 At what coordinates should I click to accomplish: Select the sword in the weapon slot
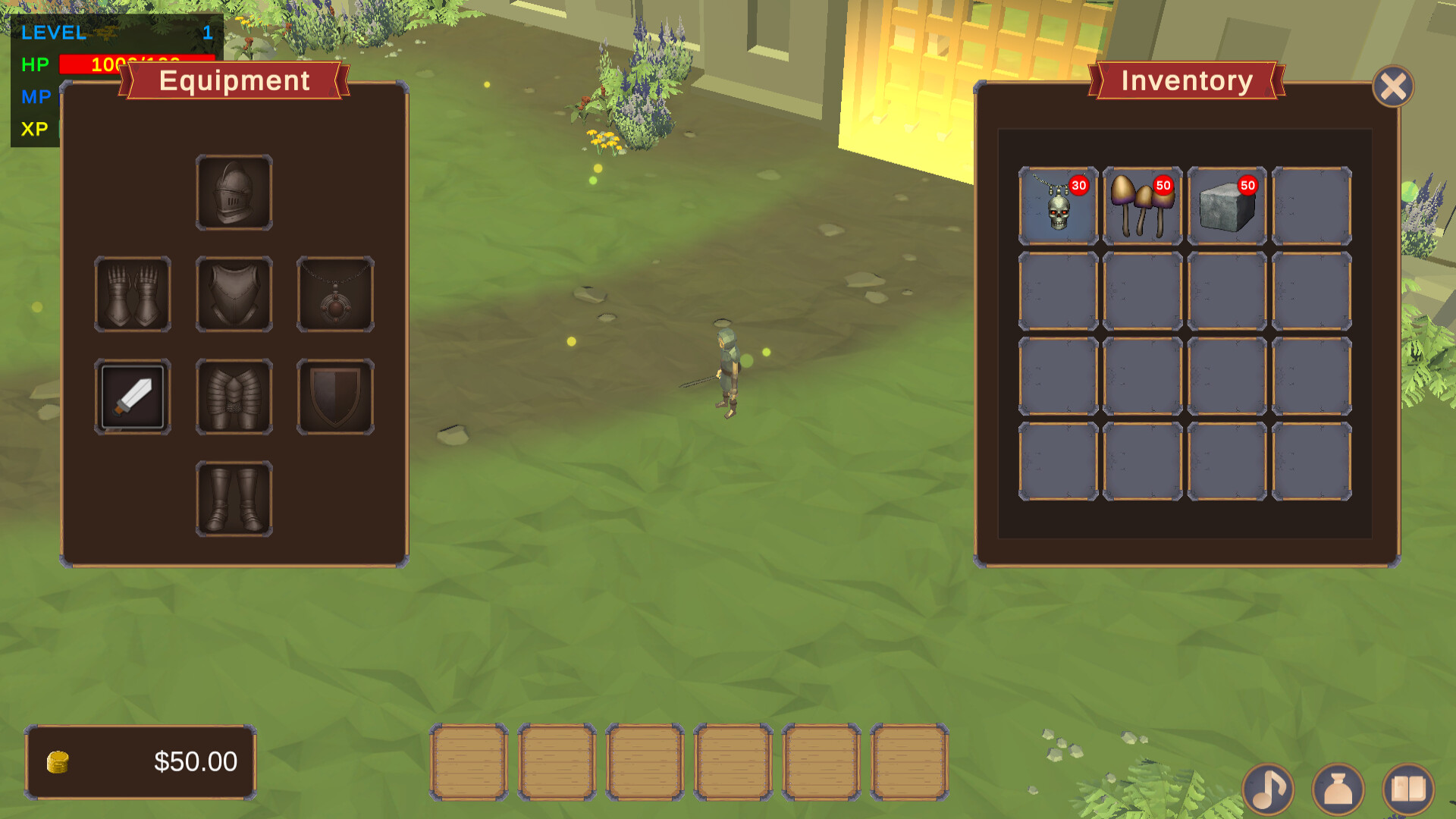[x=133, y=396]
